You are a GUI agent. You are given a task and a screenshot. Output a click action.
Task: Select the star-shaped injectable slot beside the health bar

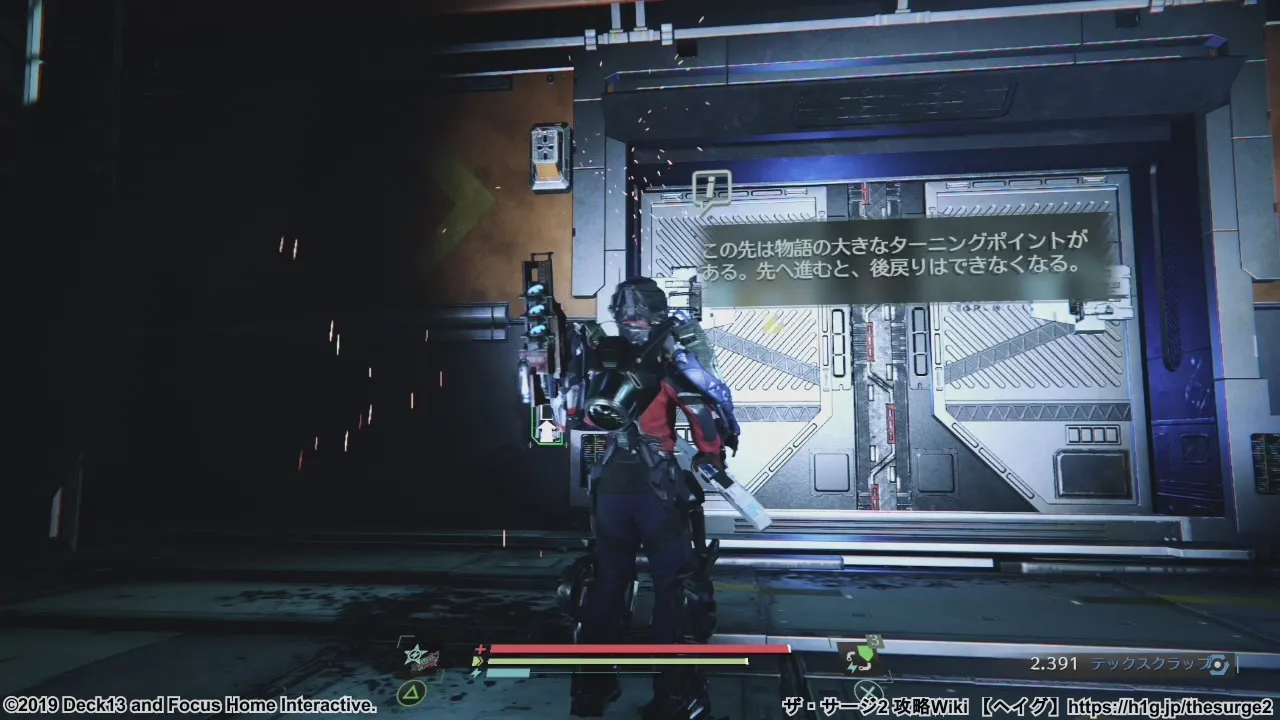[x=415, y=657]
